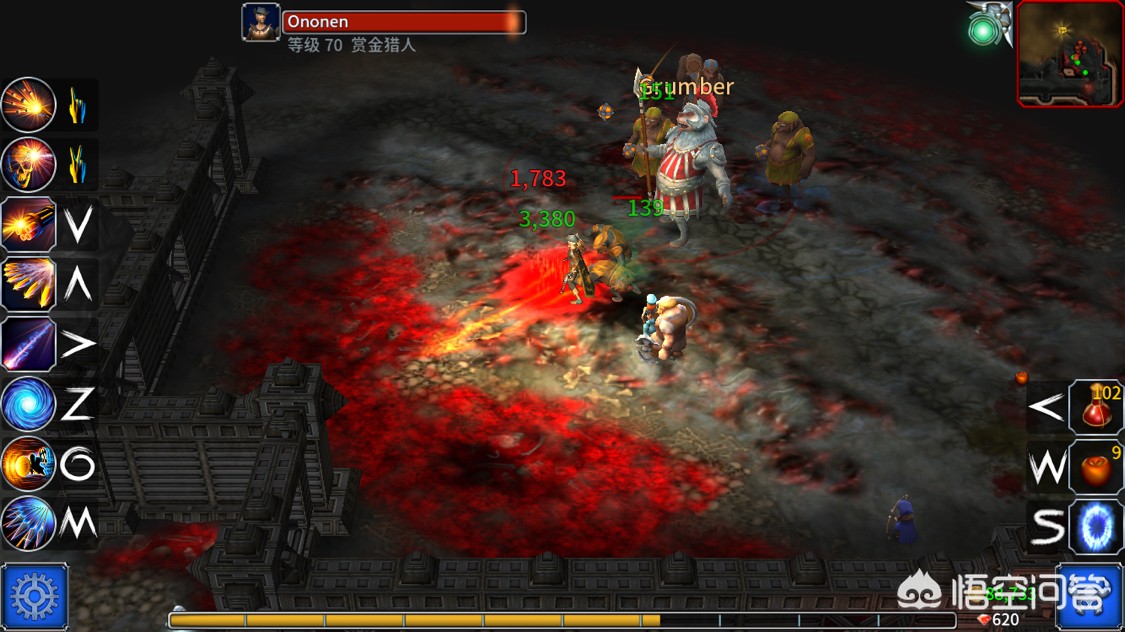Activate the fiery burst shot skill
The height and width of the screenshot is (632, 1125).
click(x=28, y=105)
